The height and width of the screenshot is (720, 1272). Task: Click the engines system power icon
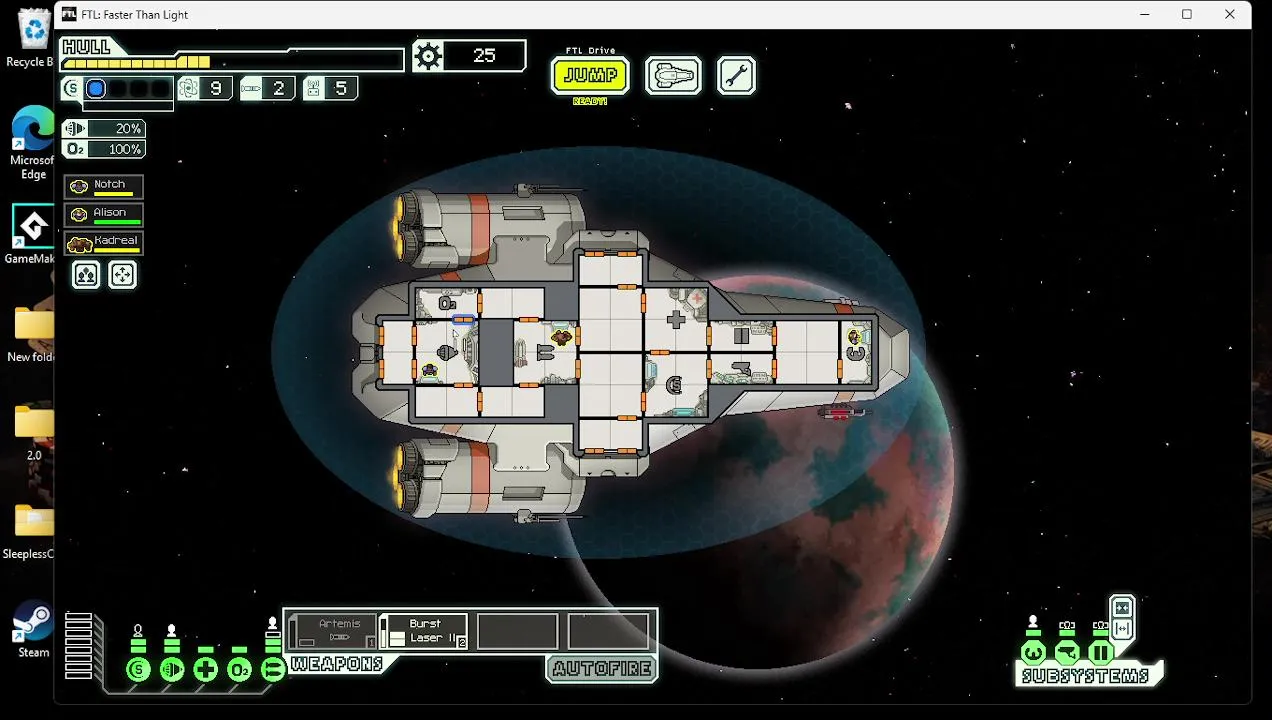pos(172,670)
